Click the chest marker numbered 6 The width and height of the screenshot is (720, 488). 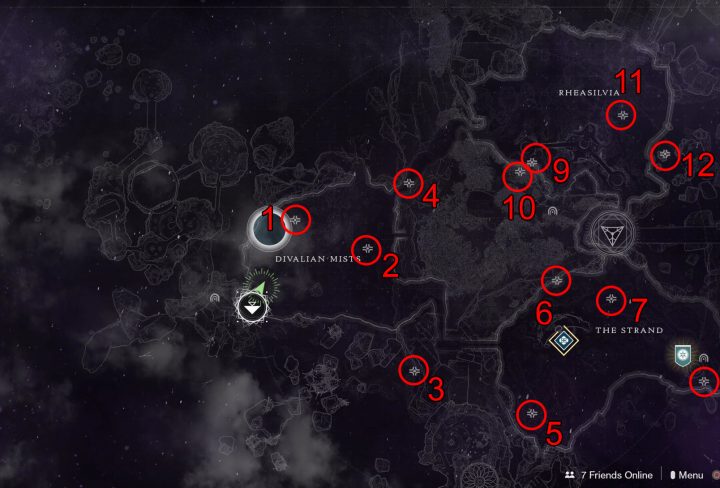click(556, 280)
